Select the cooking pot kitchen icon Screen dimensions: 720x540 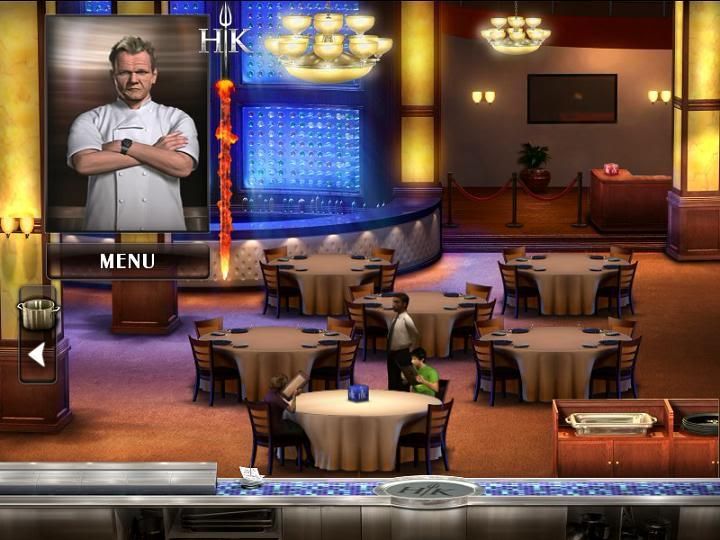pyautogui.click(x=38, y=313)
